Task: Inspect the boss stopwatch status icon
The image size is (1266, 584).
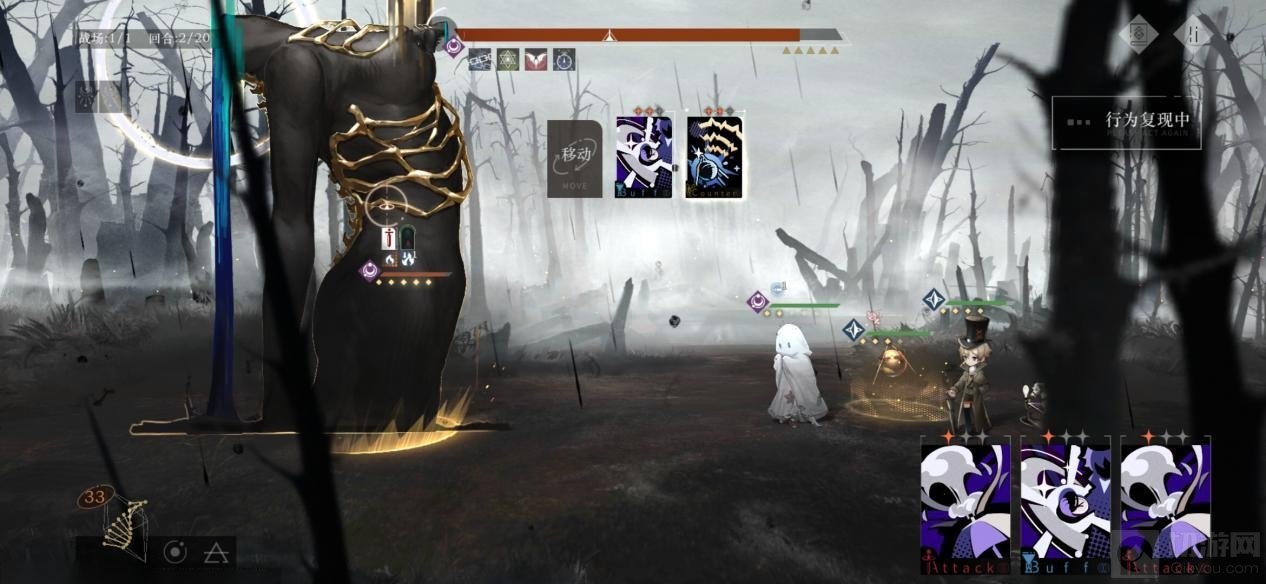Action: (564, 60)
